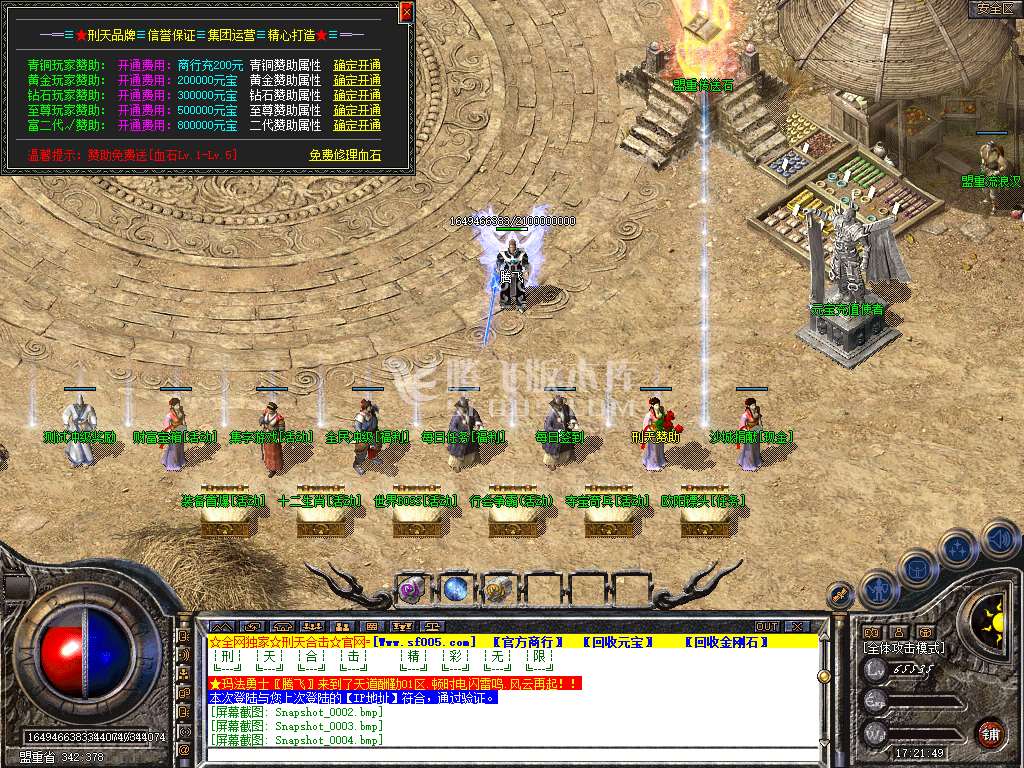Confirm activation of 青铜 (bronze) sponsorship
Image resolution: width=1024 pixels, height=768 pixels.
click(x=357, y=65)
